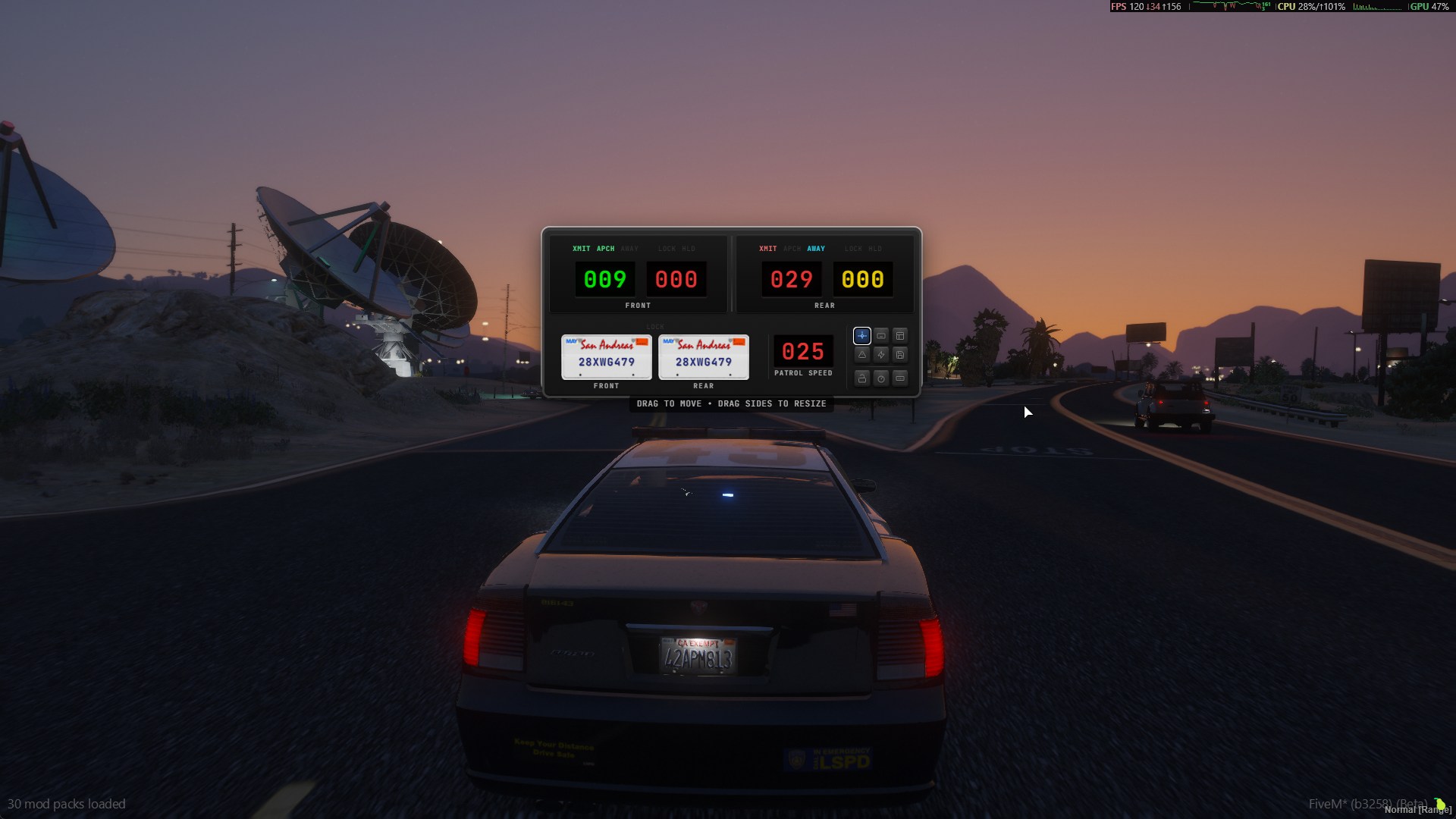
Task: Toggle XMIT on the FRONT antenna
Action: [x=581, y=248]
